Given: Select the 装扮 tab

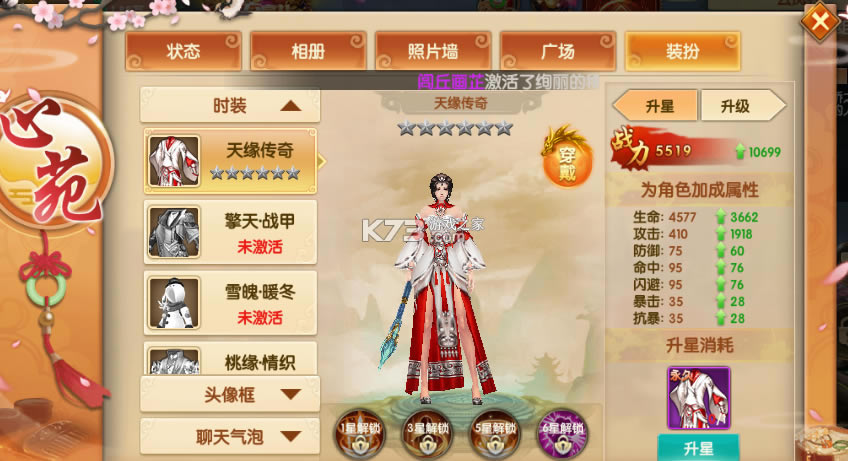Looking at the screenshot, I should (x=683, y=51).
